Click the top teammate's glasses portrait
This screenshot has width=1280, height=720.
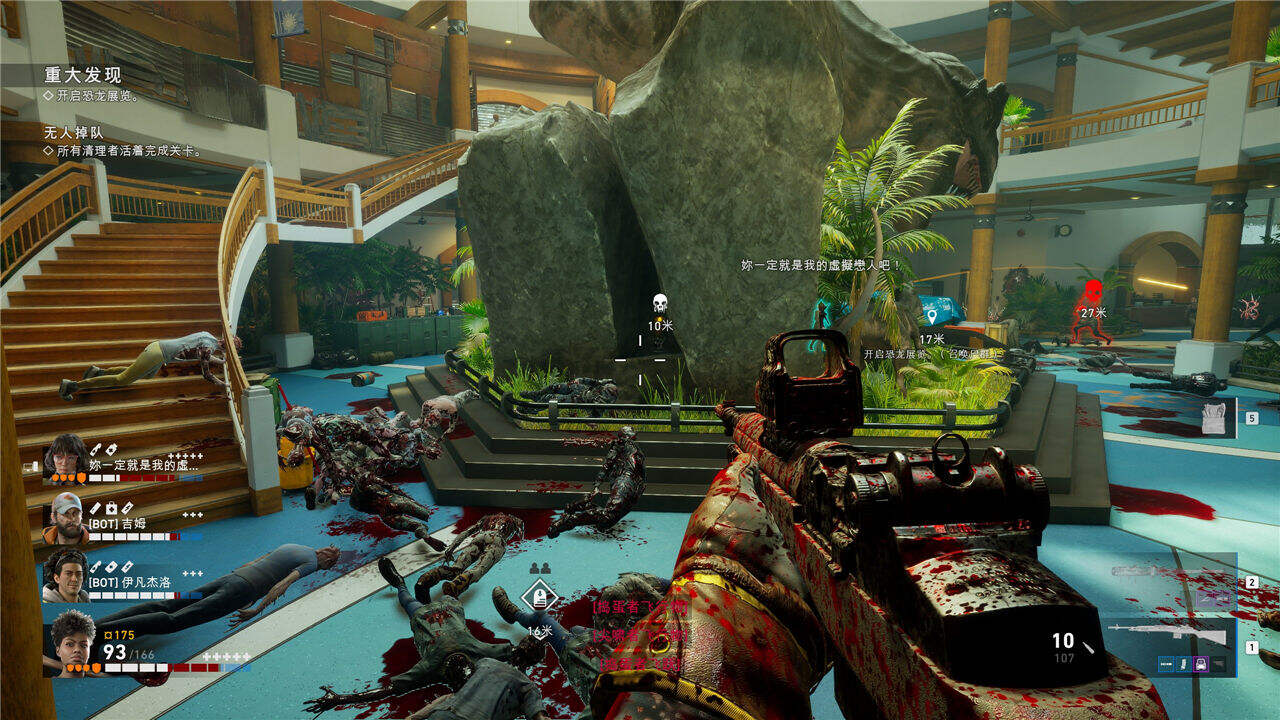pyautogui.click(x=66, y=457)
